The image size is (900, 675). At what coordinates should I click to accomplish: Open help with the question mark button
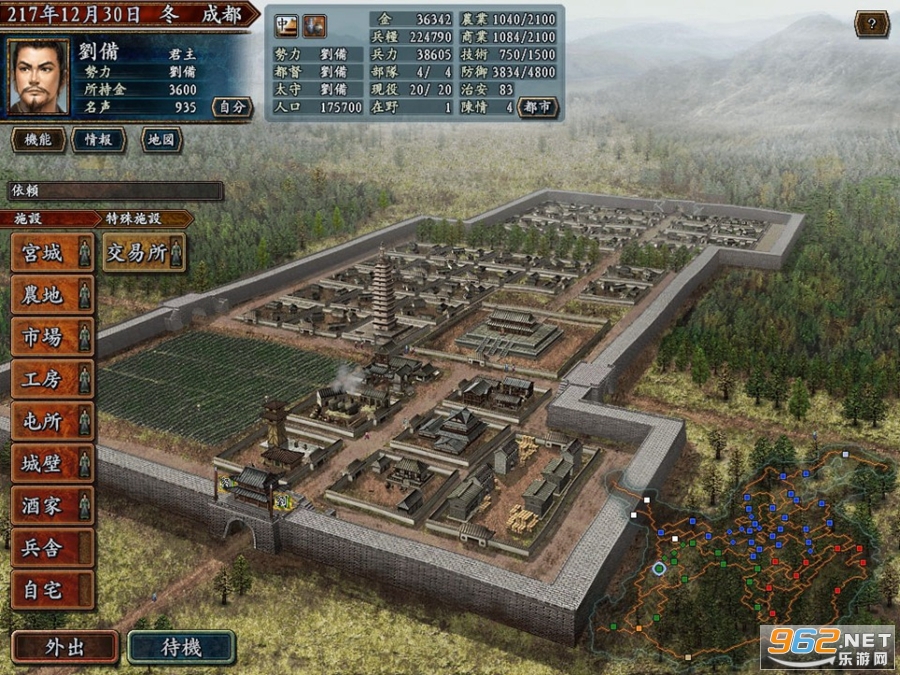click(872, 24)
